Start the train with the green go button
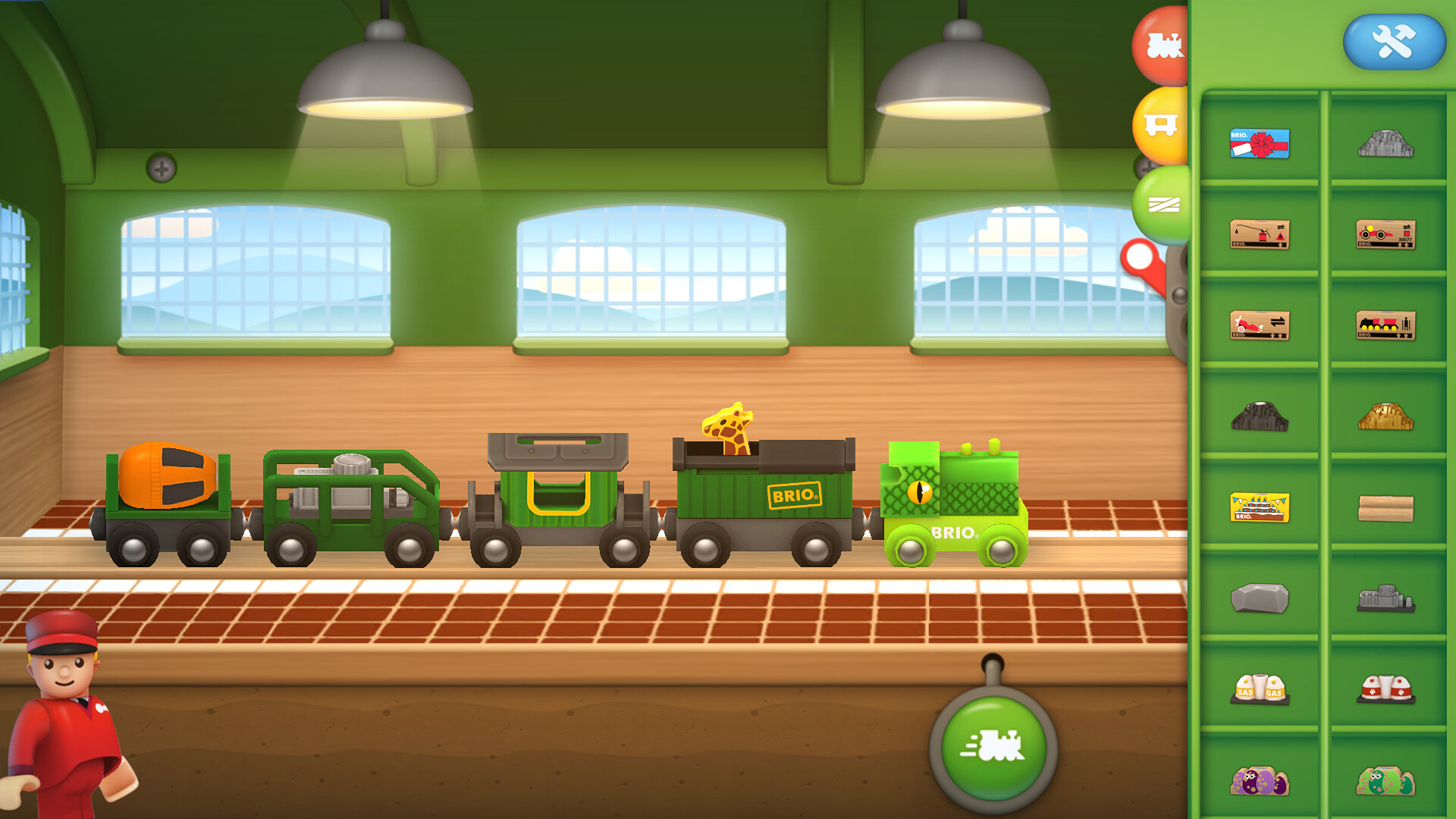The height and width of the screenshot is (819, 1456). point(993,746)
